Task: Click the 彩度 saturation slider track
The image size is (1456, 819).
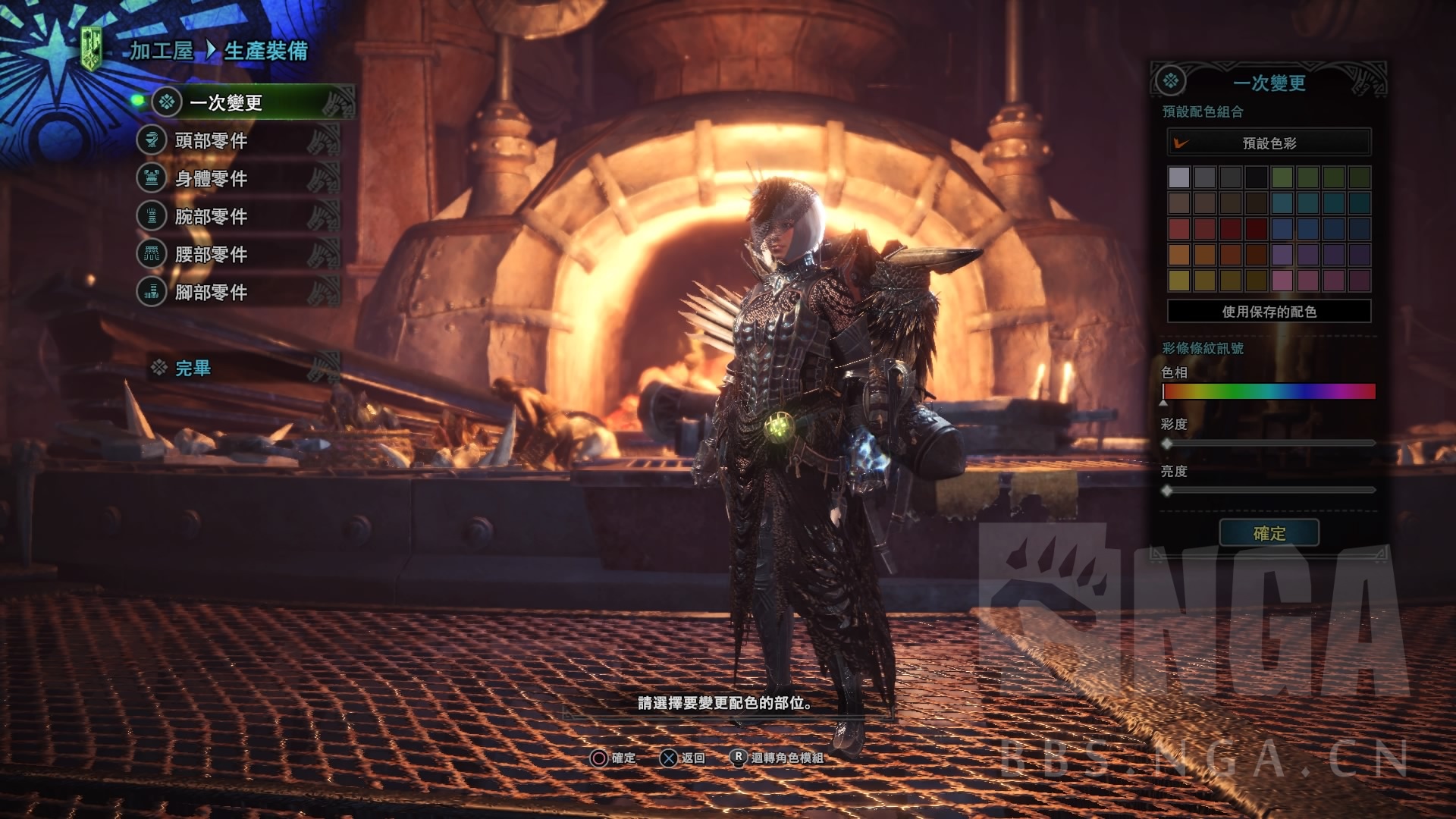Action: pyautogui.click(x=1269, y=443)
